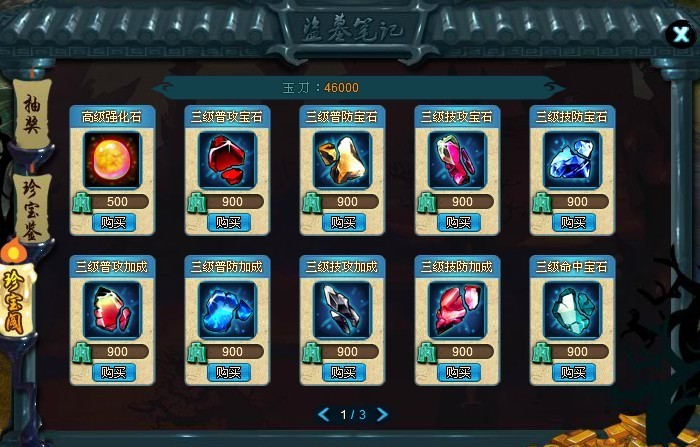The height and width of the screenshot is (447, 700).
Task: Purchase the 三级技攻加成
Action: coord(344,372)
